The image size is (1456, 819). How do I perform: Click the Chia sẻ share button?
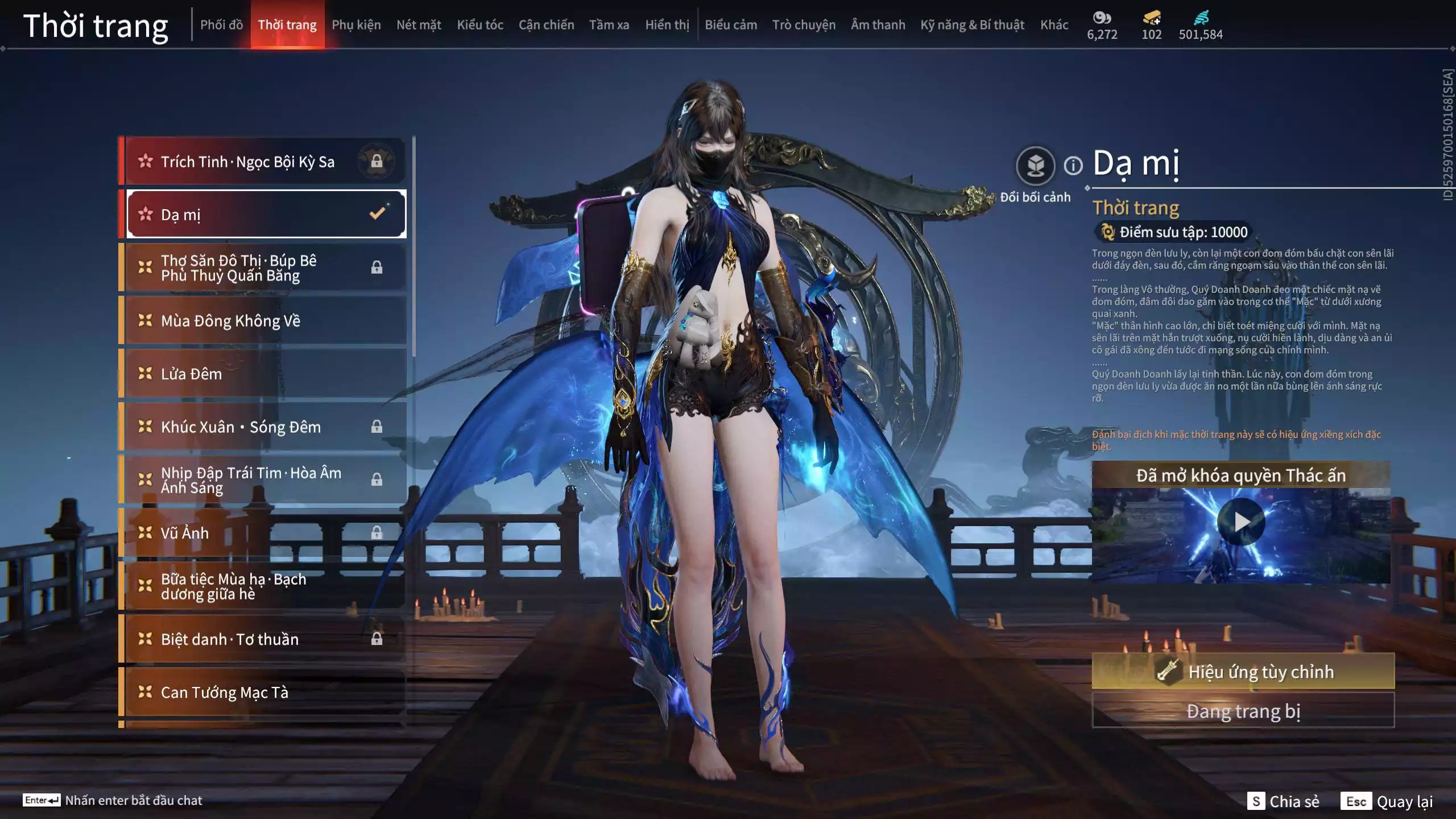[x=1283, y=801]
